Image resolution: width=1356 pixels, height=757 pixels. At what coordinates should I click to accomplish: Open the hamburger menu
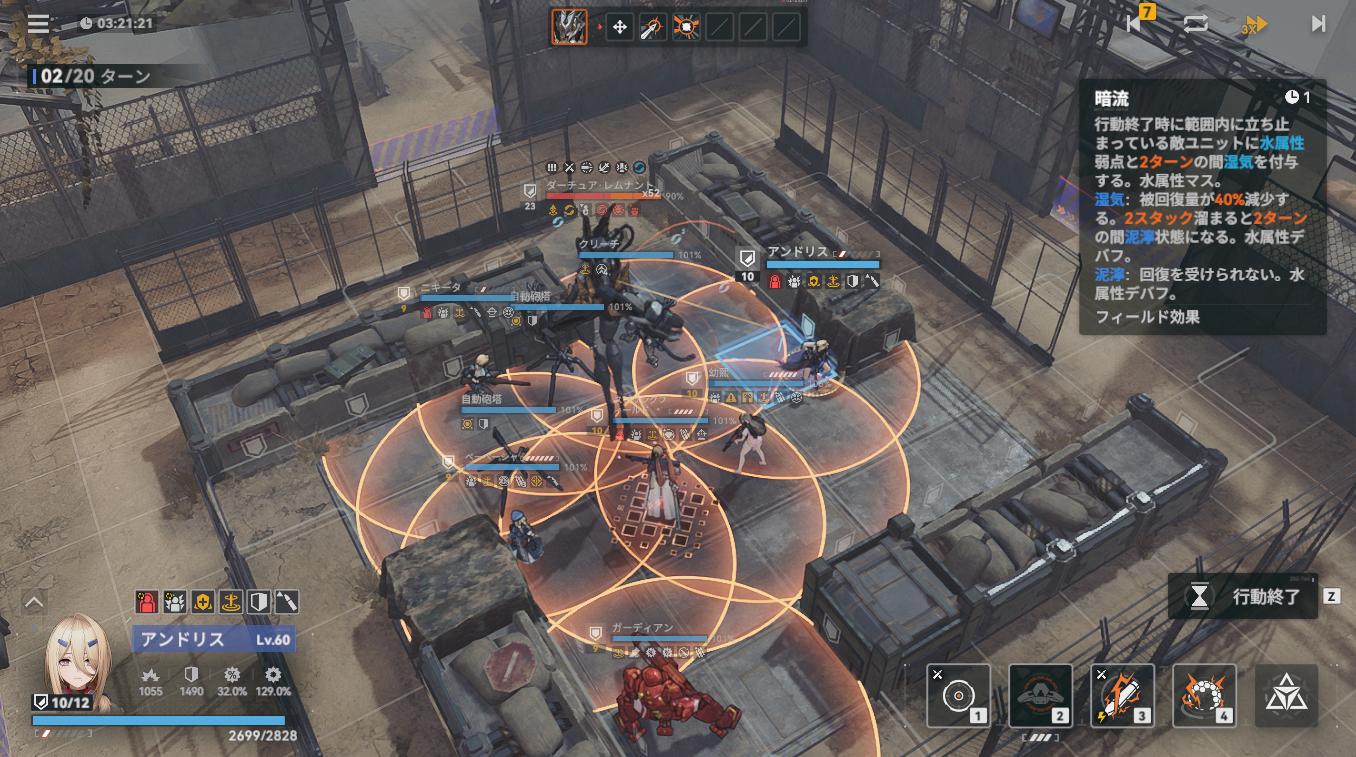point(38,23)
